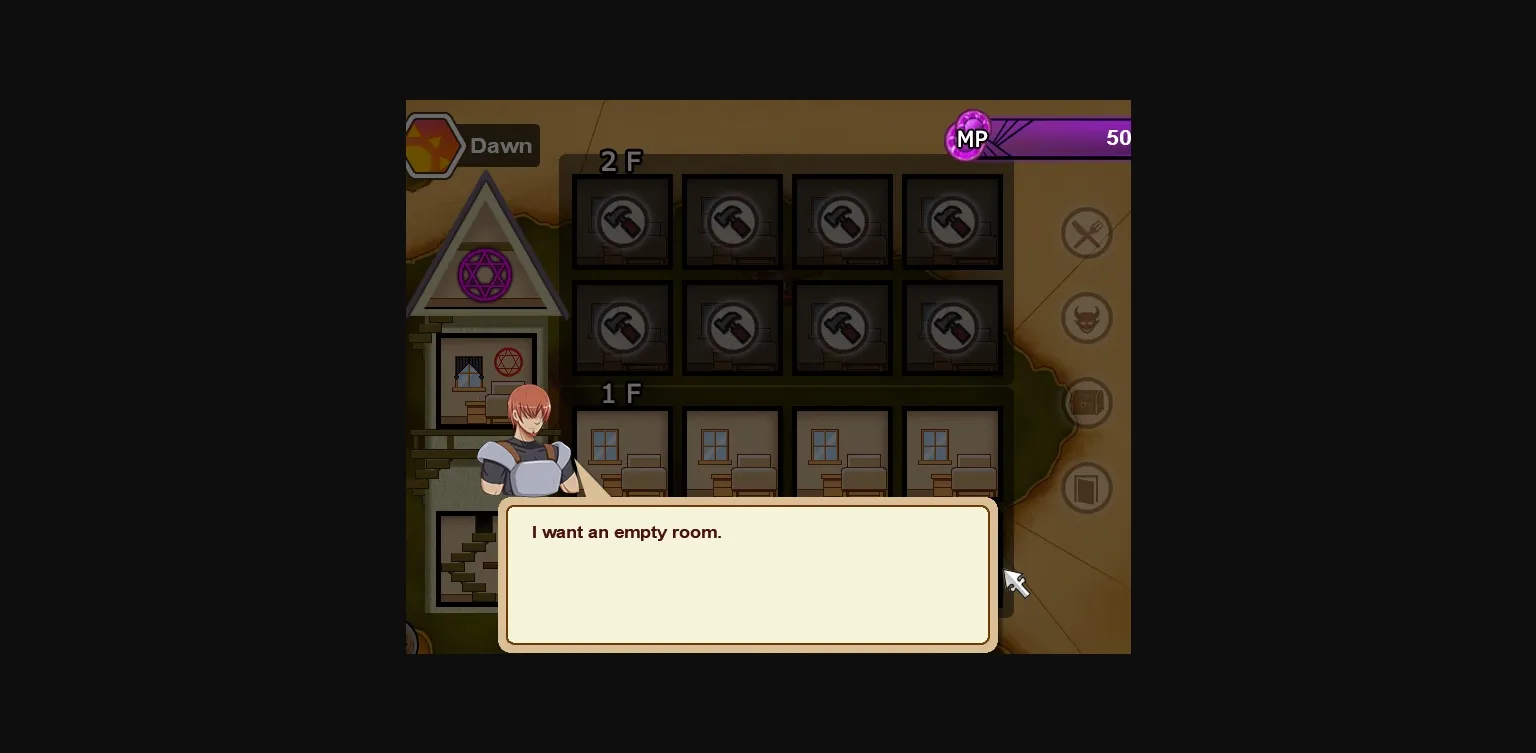The width and height of the screenshot is (1536, 753).
Task: Click the 'I want an empty room' dialogue box
Action: click(x=747, y=573)
